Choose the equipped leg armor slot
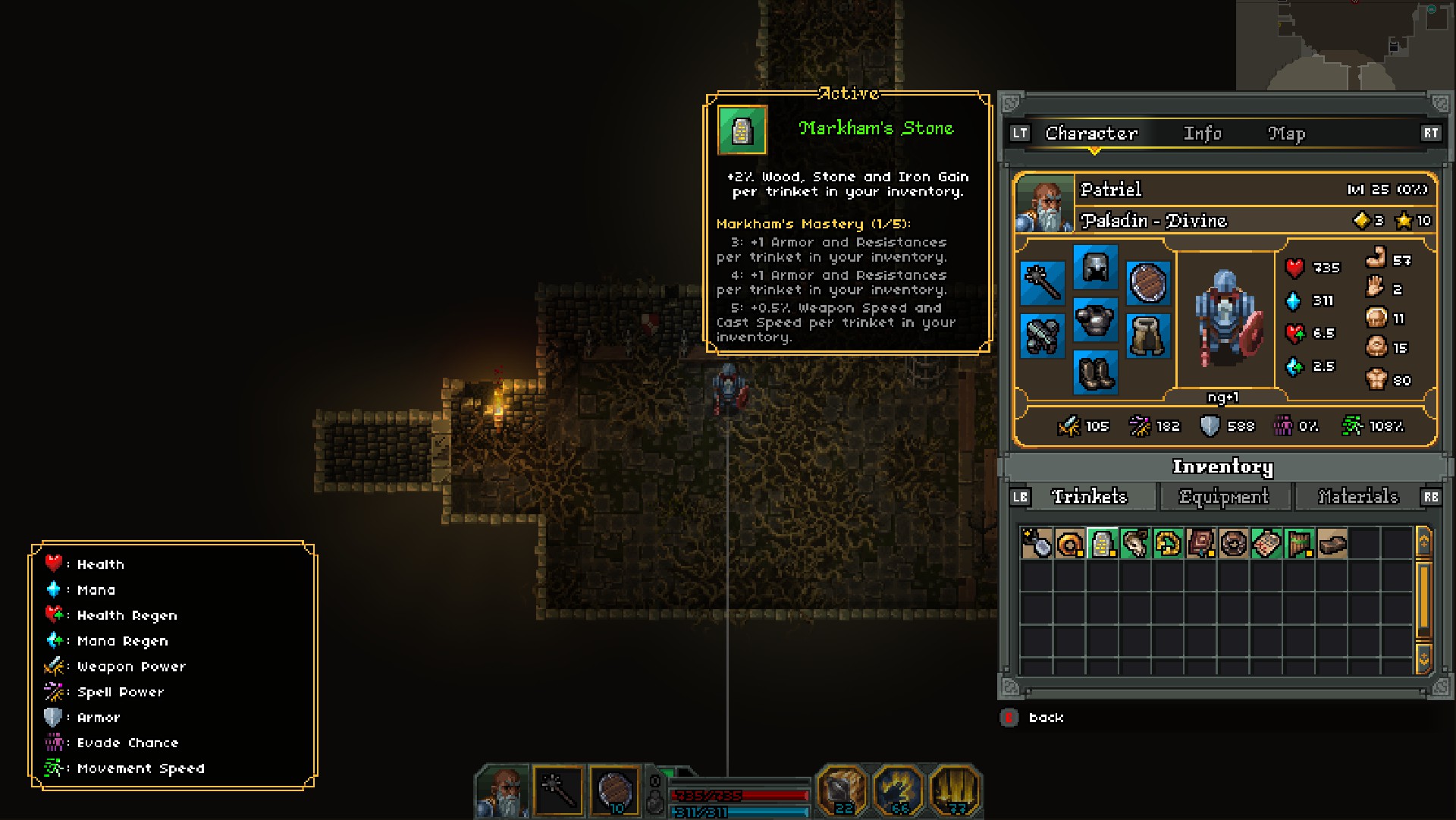This screenshot has height=820, width=1456. (1148, 335)
